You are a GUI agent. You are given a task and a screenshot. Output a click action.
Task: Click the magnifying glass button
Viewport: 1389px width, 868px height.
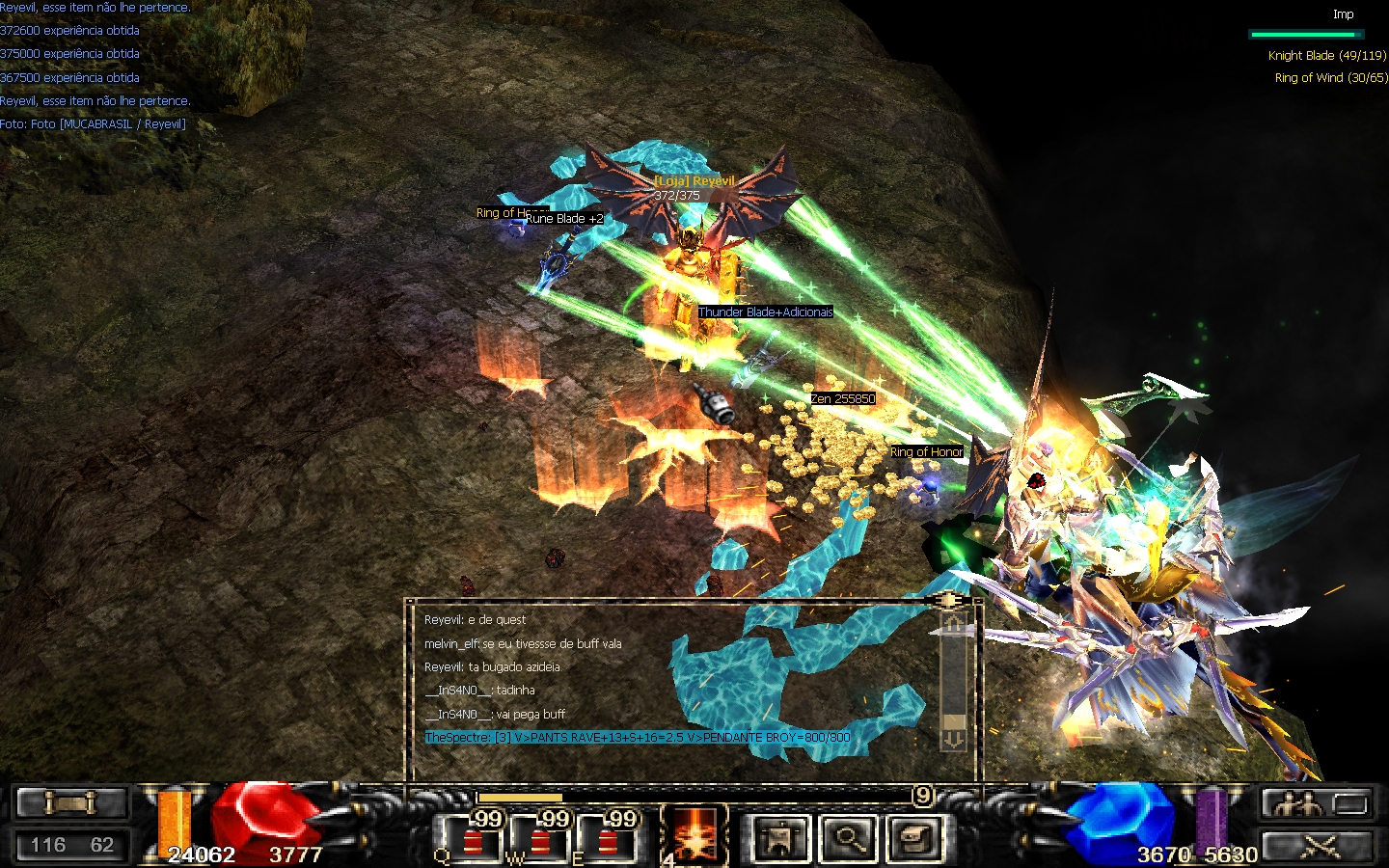849,838
